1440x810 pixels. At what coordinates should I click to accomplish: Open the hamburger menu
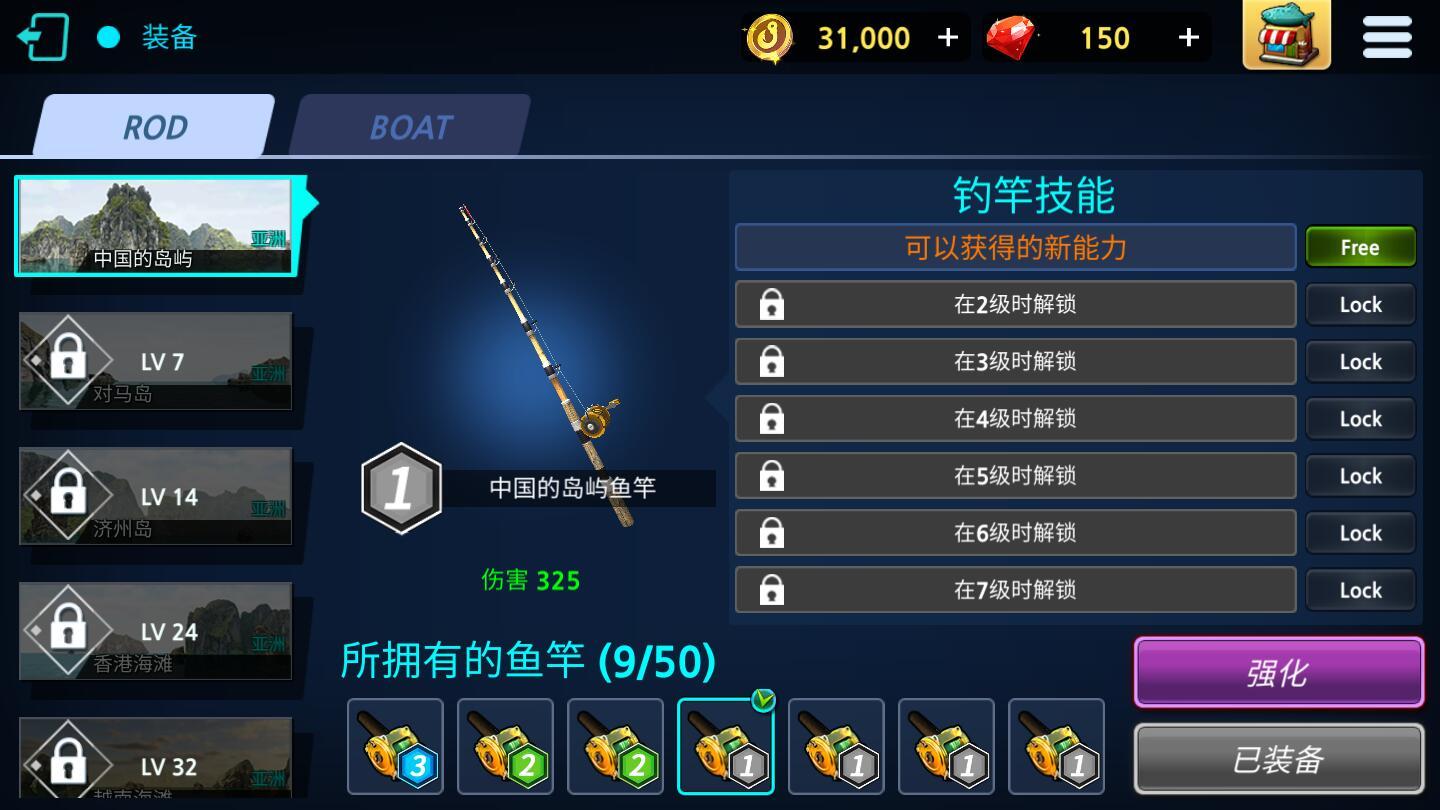point(1386,37)
